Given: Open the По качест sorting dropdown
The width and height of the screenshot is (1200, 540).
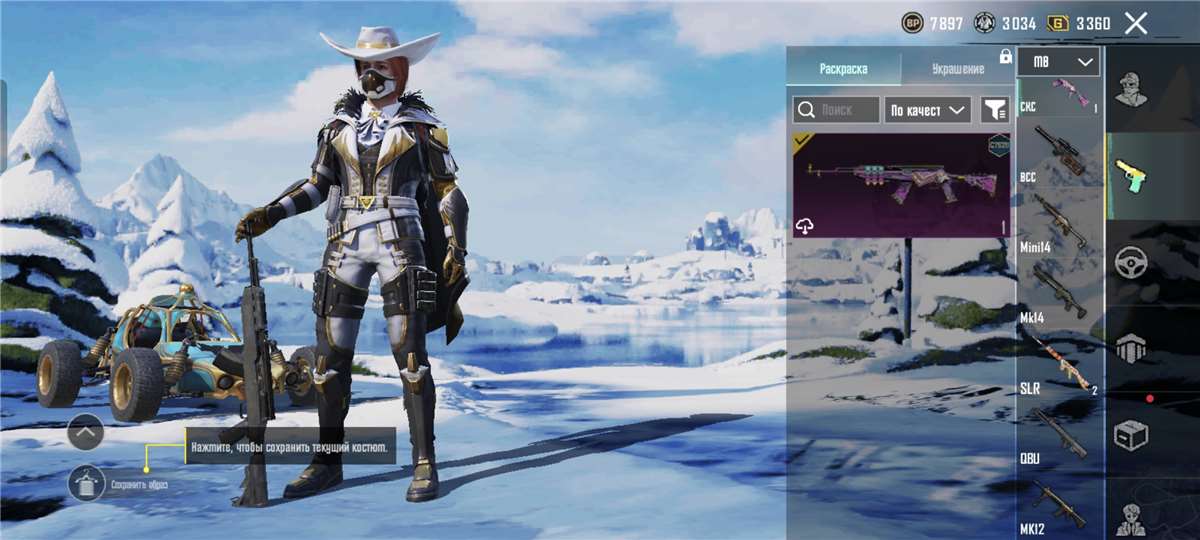Looking at the screenshot, I should point(928,110).
